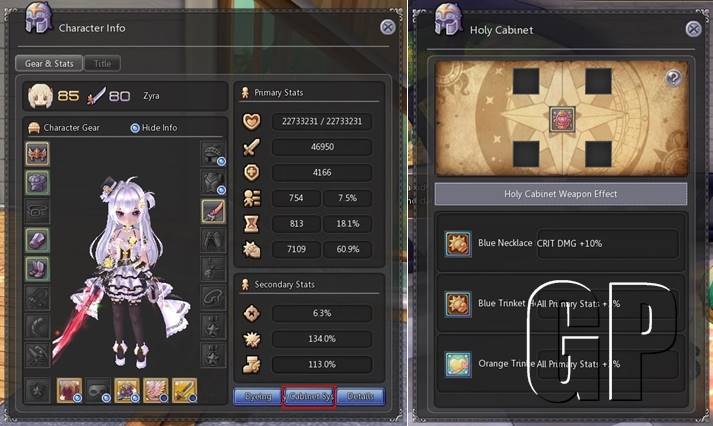
Task: Pick the Orange Trinket effect icon
Action: [460, 364]
